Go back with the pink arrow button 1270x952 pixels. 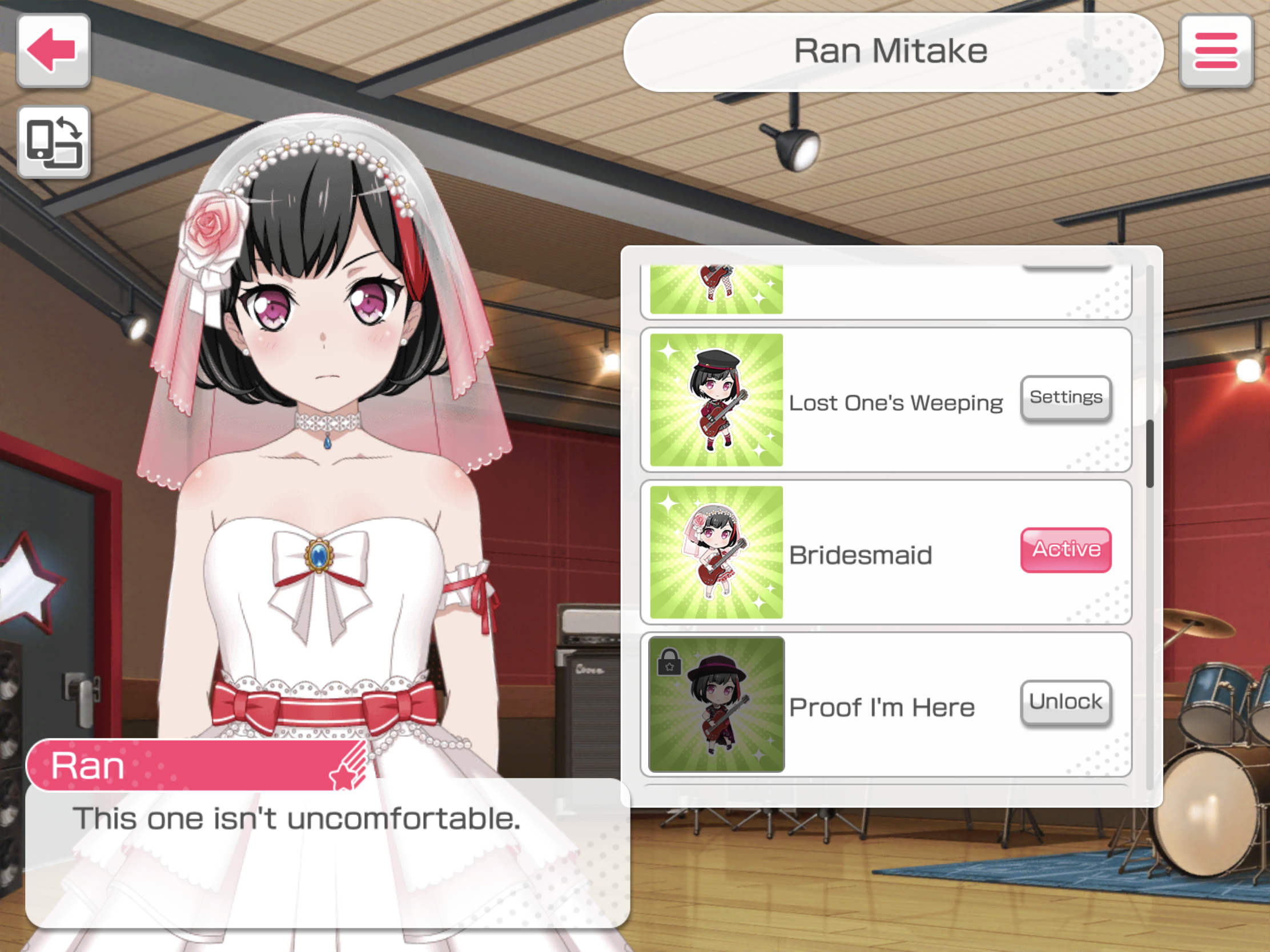pos(54,51)
